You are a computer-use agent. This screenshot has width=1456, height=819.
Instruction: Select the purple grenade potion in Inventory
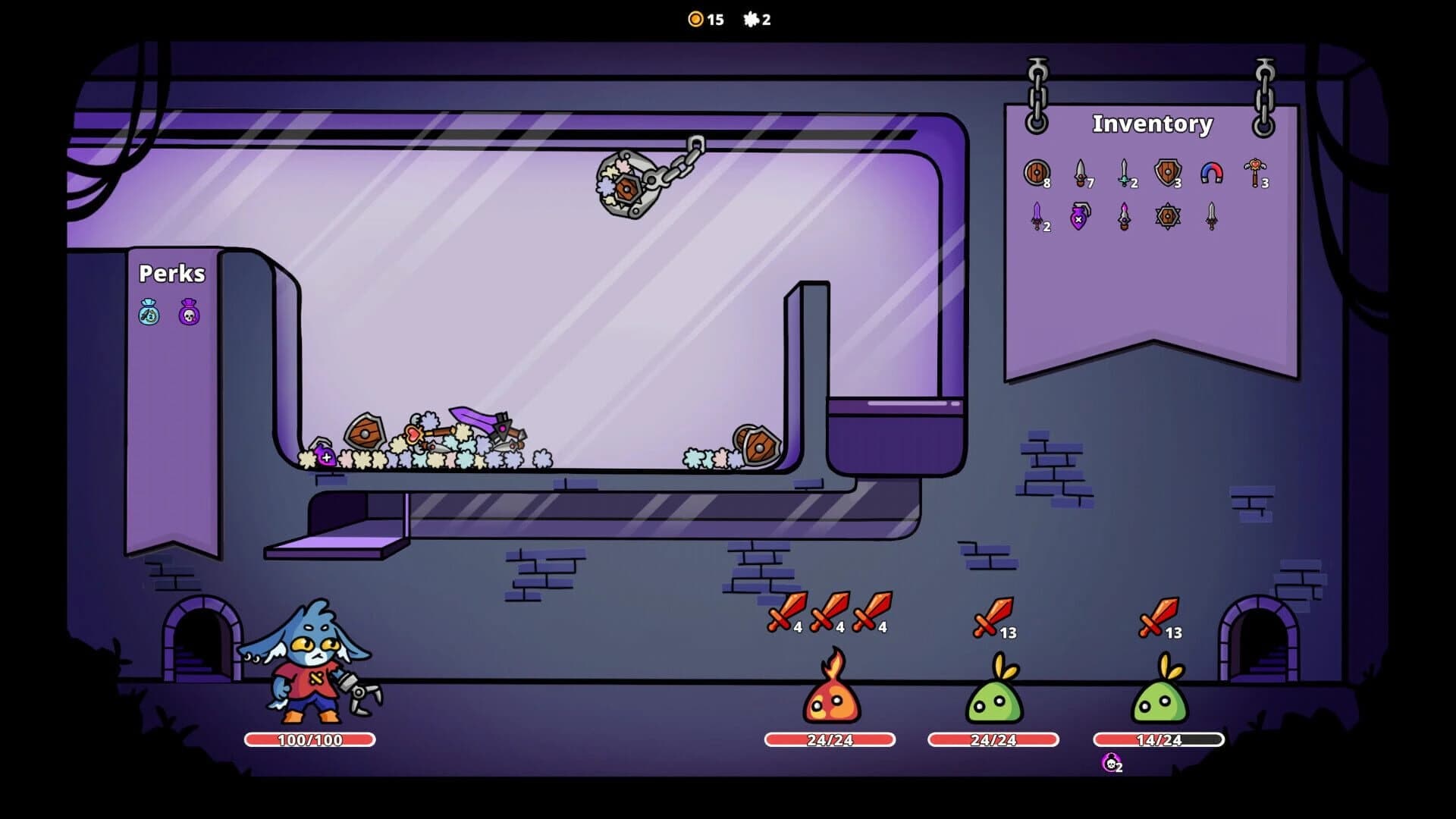pyautogui.click(x=1080, y=220)
